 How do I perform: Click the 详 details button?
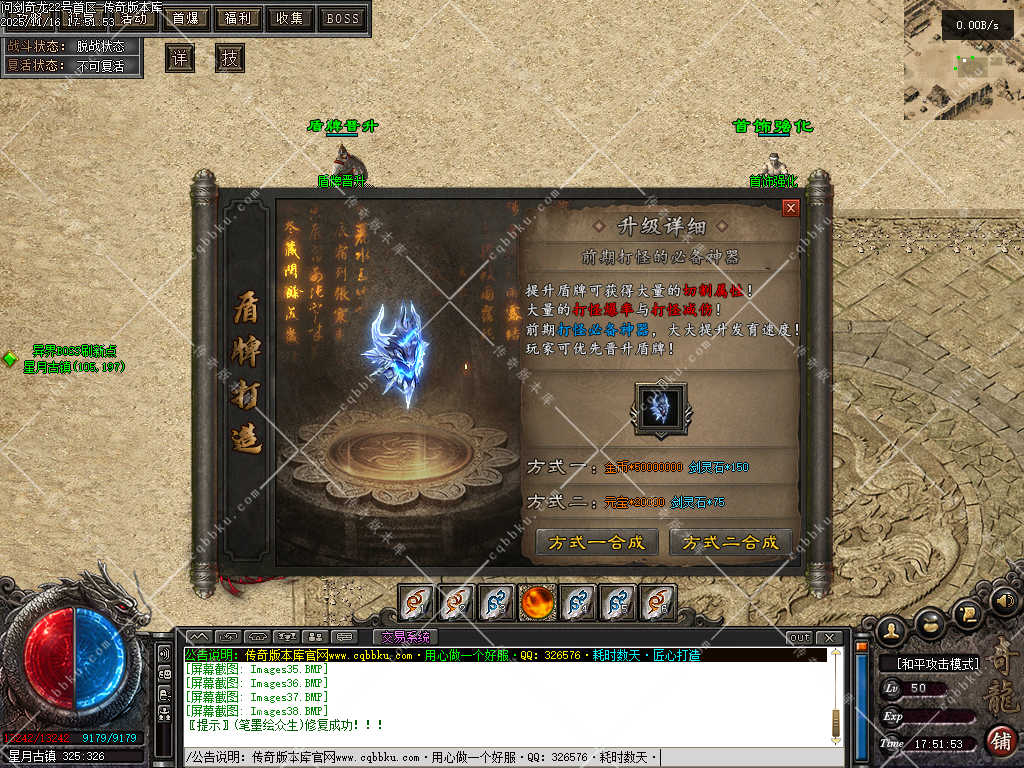[x=180, y=59]
